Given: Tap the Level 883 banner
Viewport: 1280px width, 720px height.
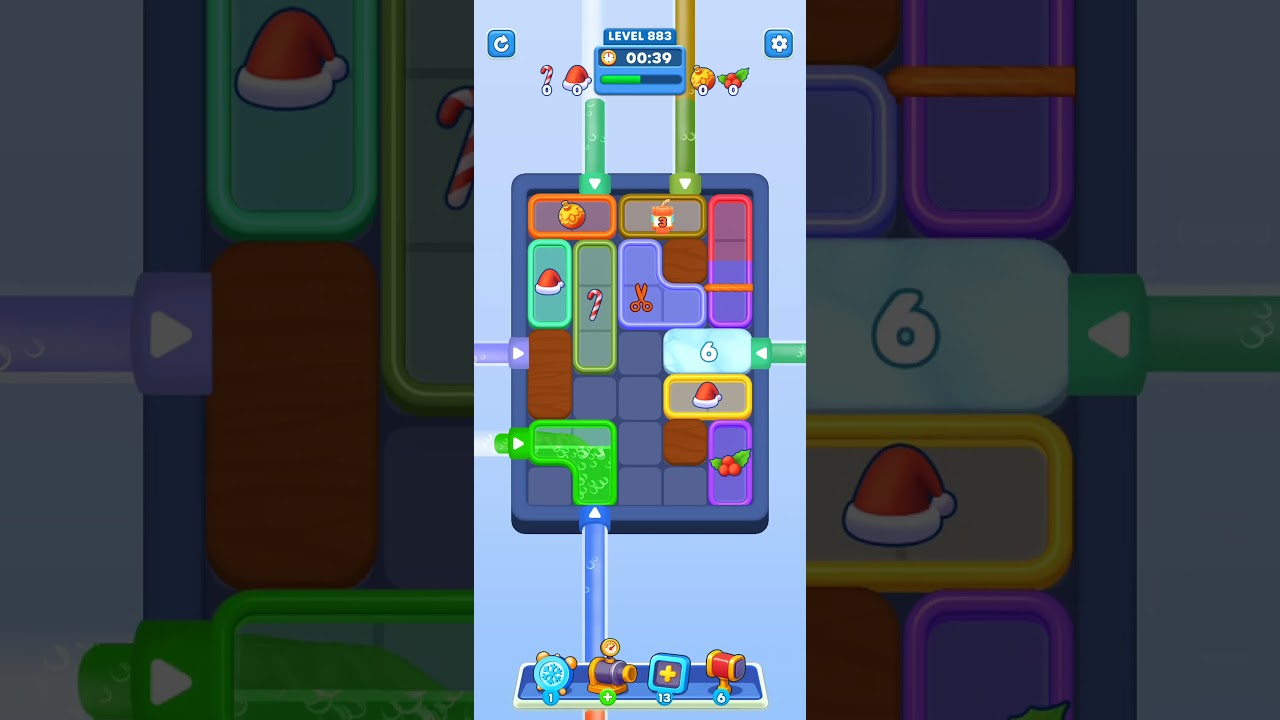Looking at the screenshot, I should click(639, 36).
